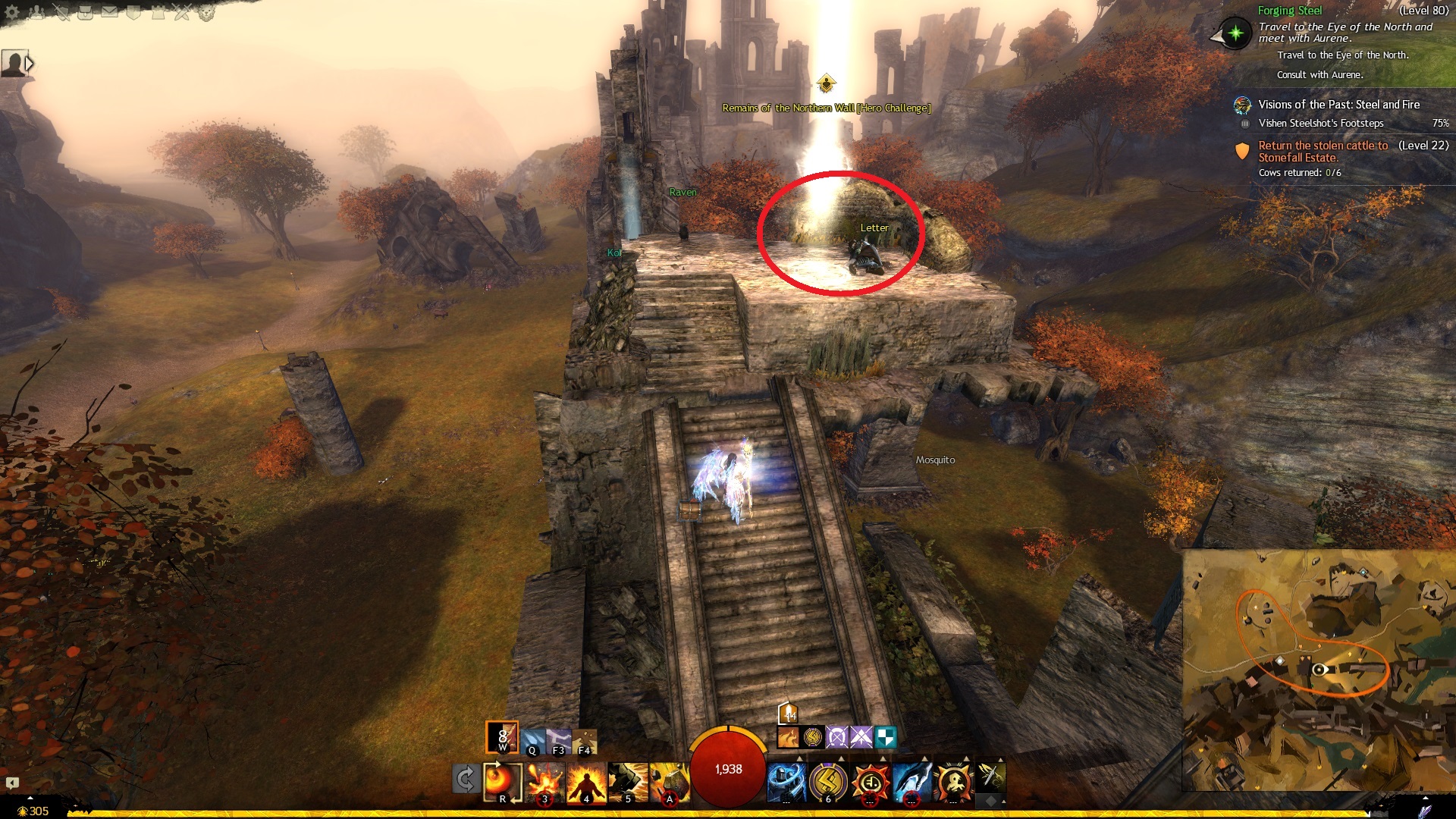Open the inventory bag icon
The width and height of the screenshot is (1456, 819).
pos(85,12)
